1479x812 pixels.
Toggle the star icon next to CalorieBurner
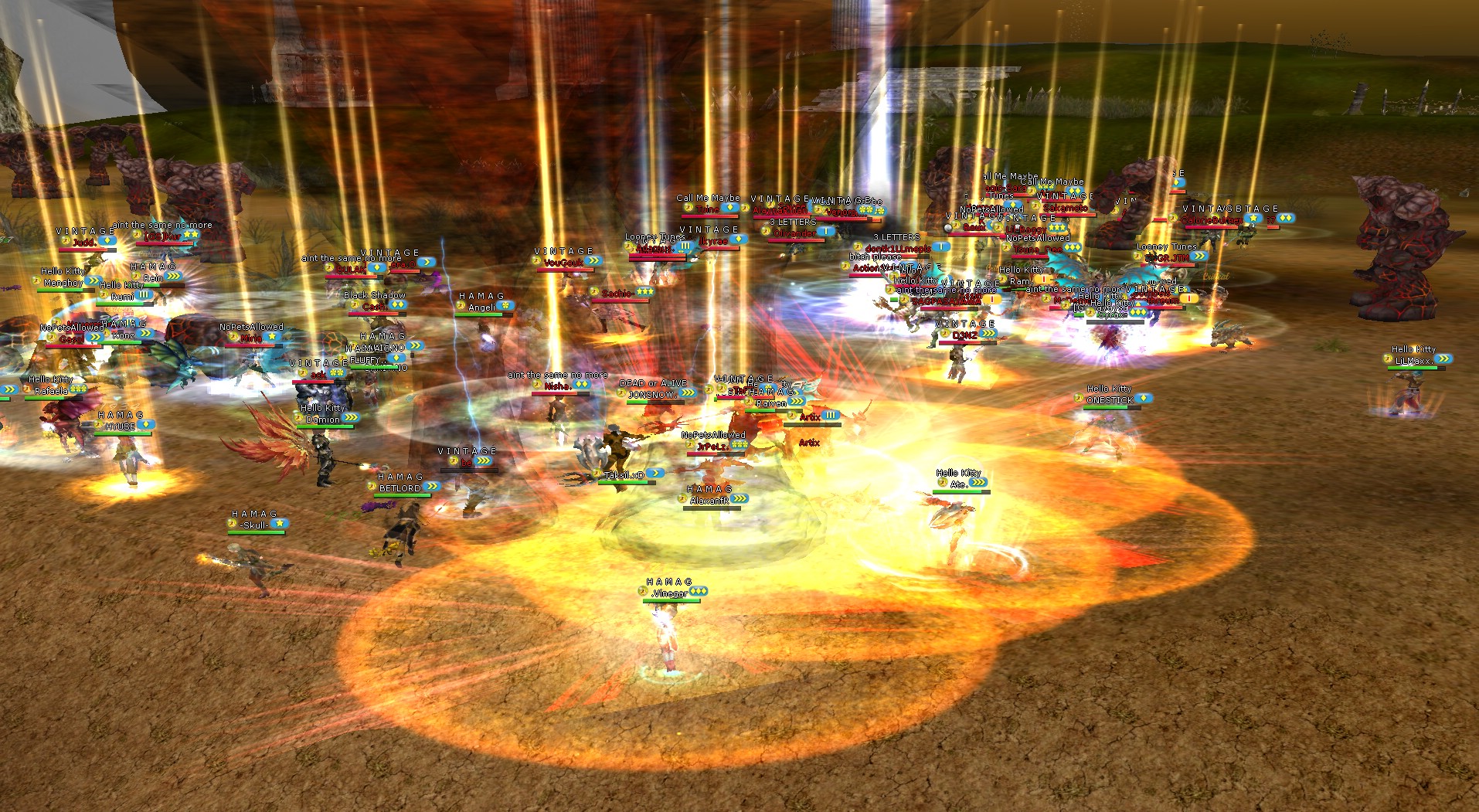1253,218
